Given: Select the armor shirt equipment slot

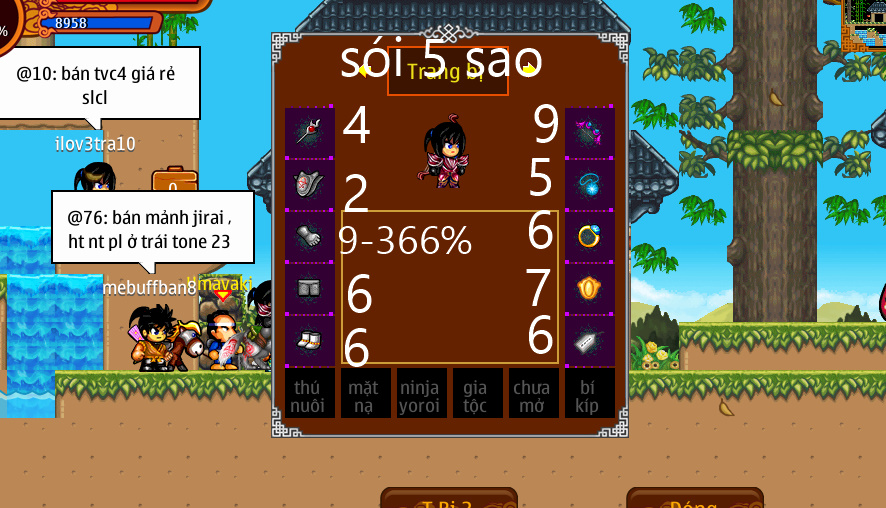Looking at the screenshot, I should [x=310, y=184].
